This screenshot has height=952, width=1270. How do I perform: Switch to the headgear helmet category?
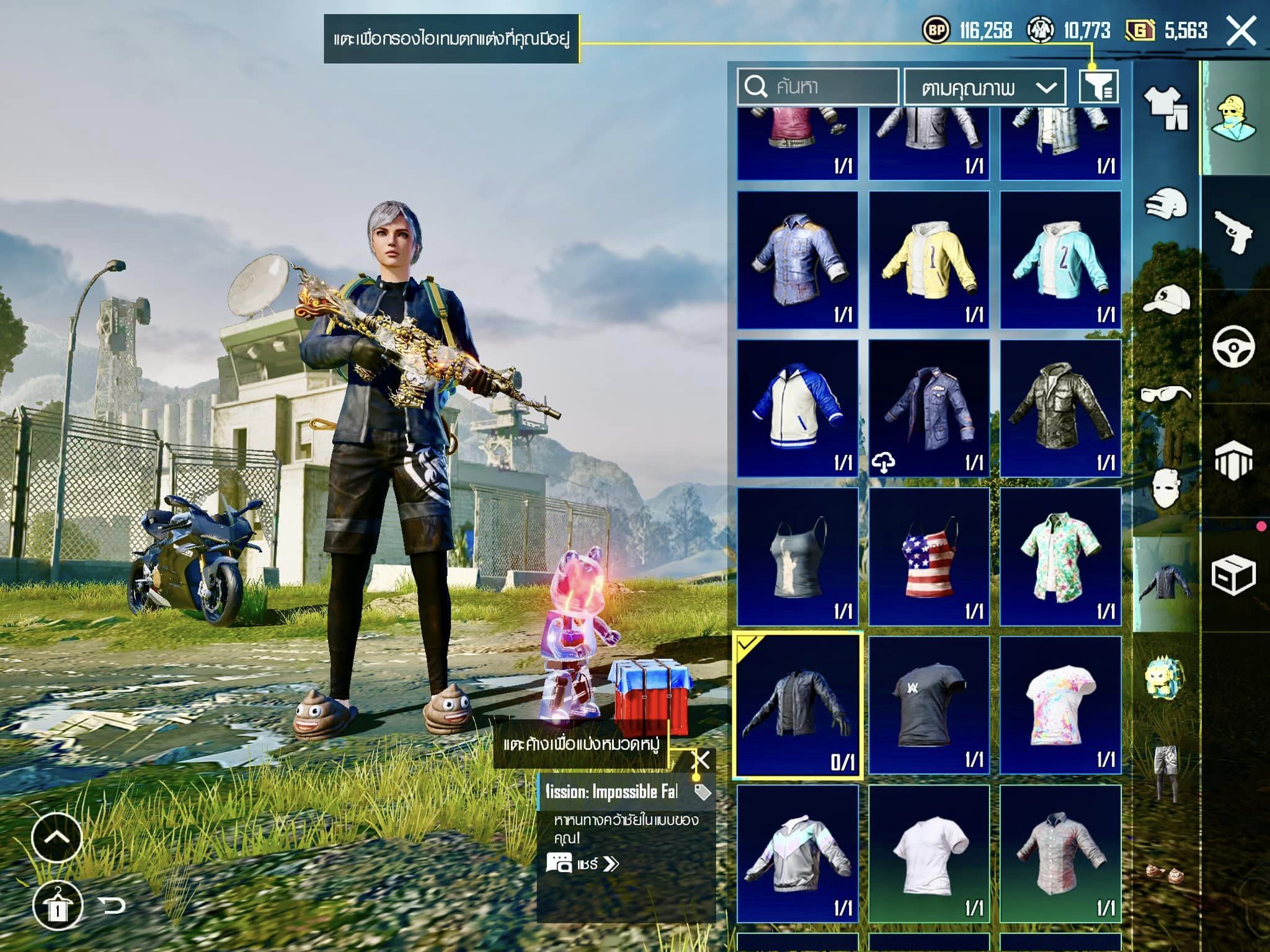coord(1166,205)
